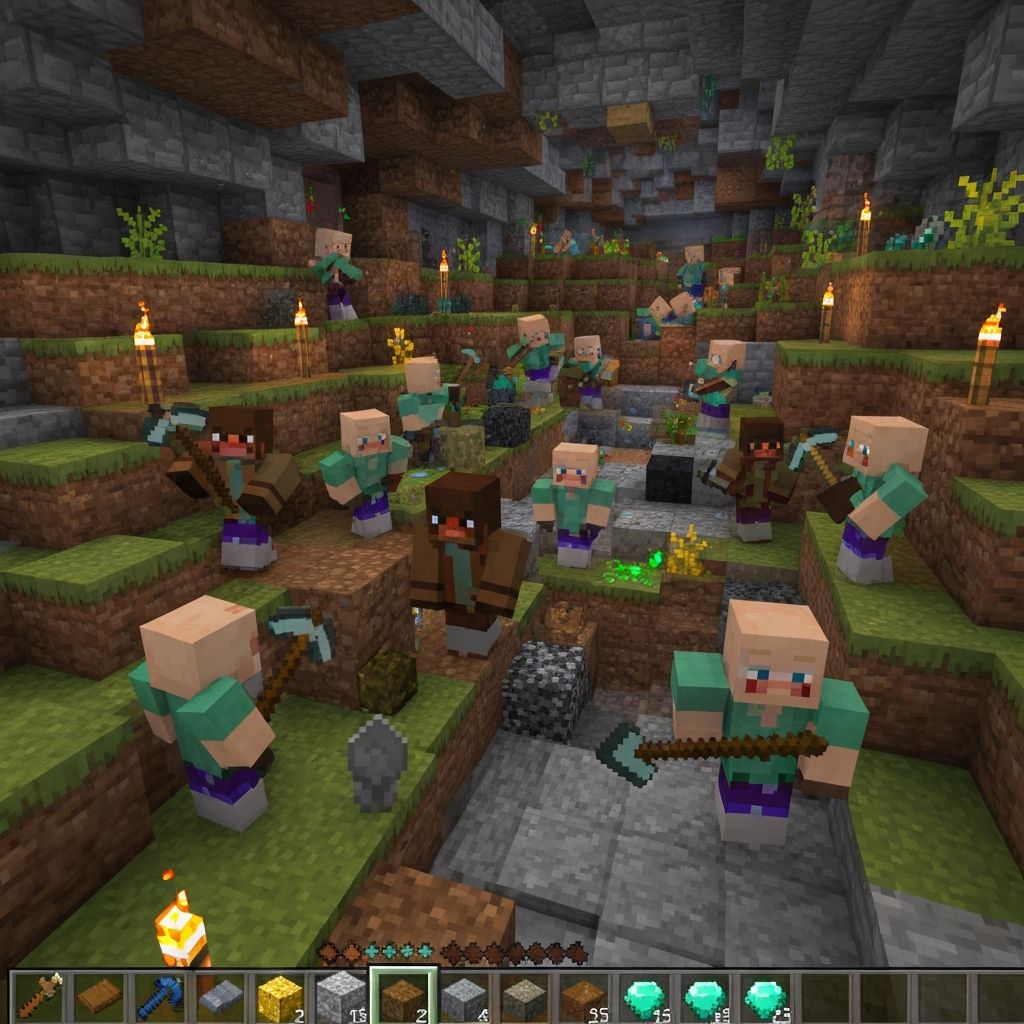Viewport: 1024px width, 1024px height.
Task: Select the wooden torch stick slot
Action: (40, 996)
